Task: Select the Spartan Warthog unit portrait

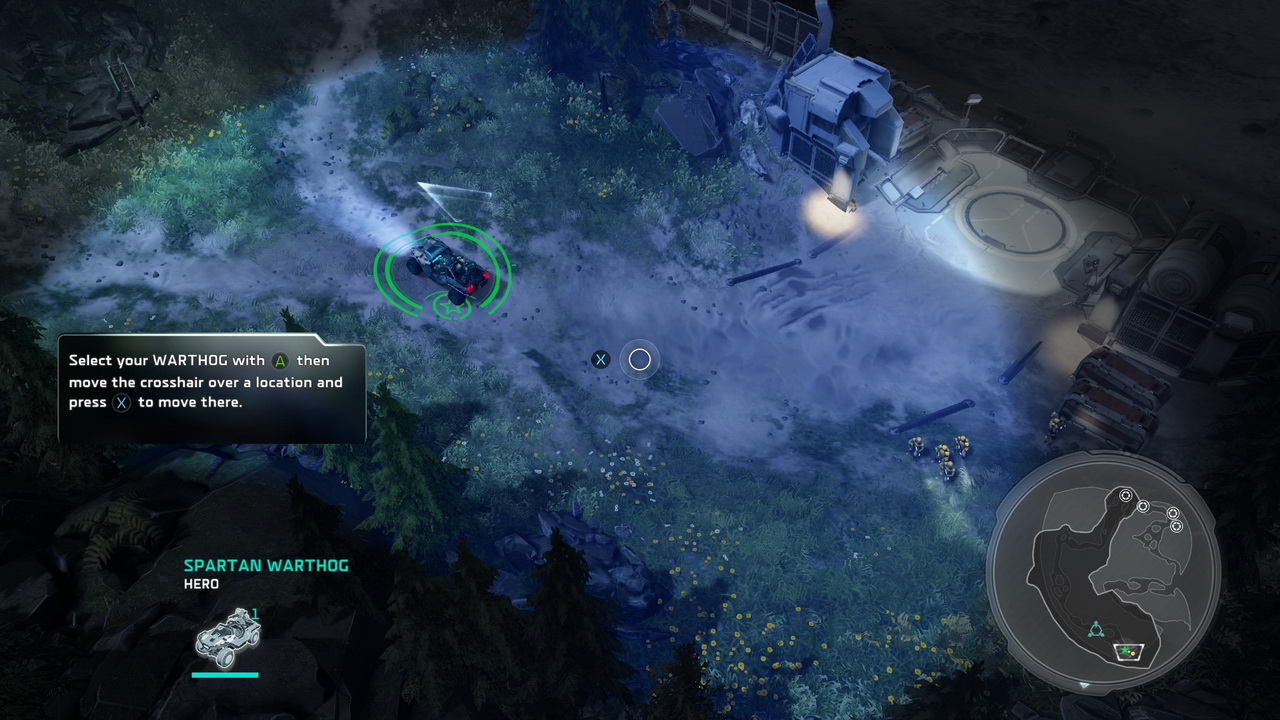Action: (228, 637)
